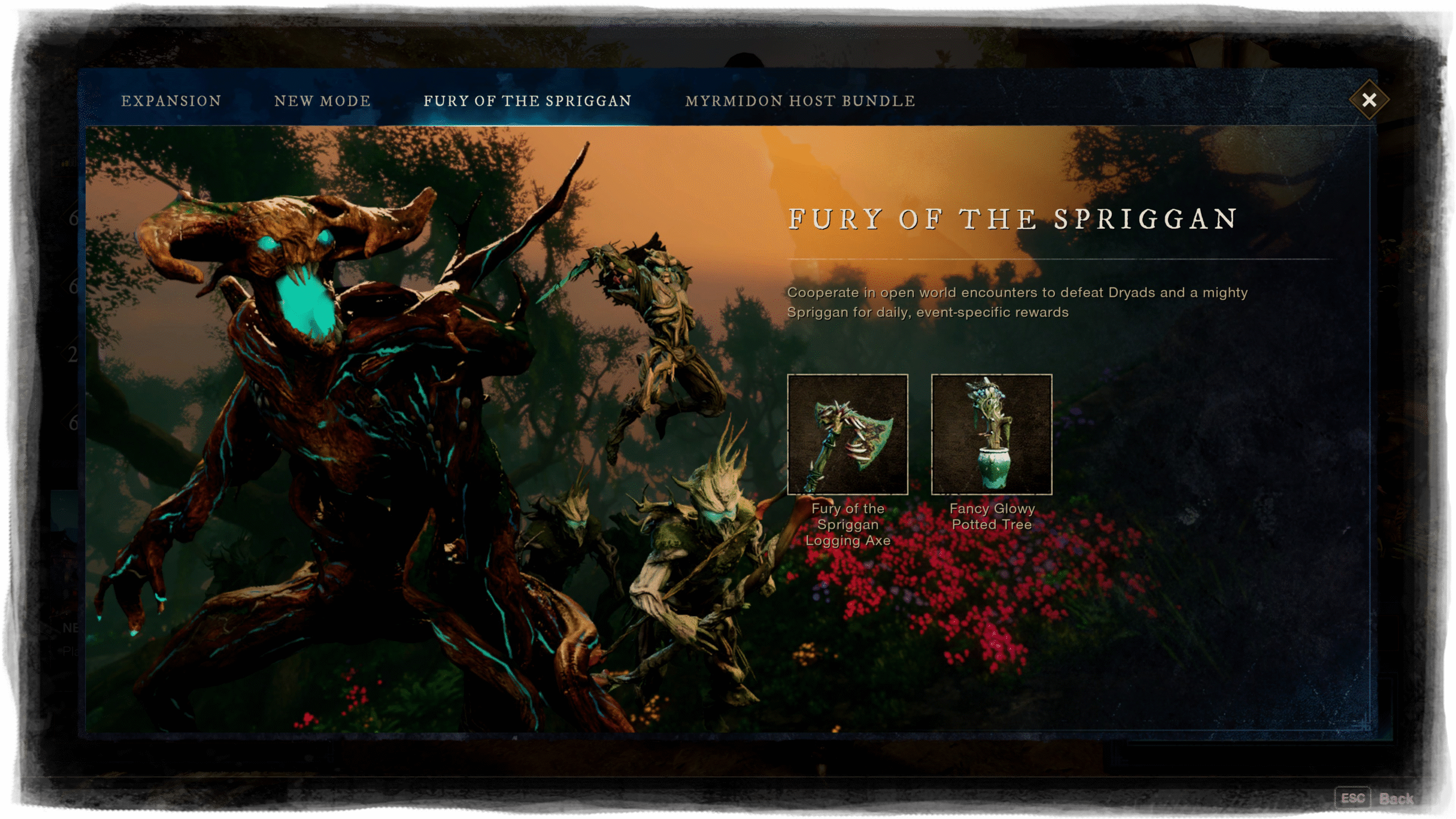Open settings via the gear icon

point(1413,31)
